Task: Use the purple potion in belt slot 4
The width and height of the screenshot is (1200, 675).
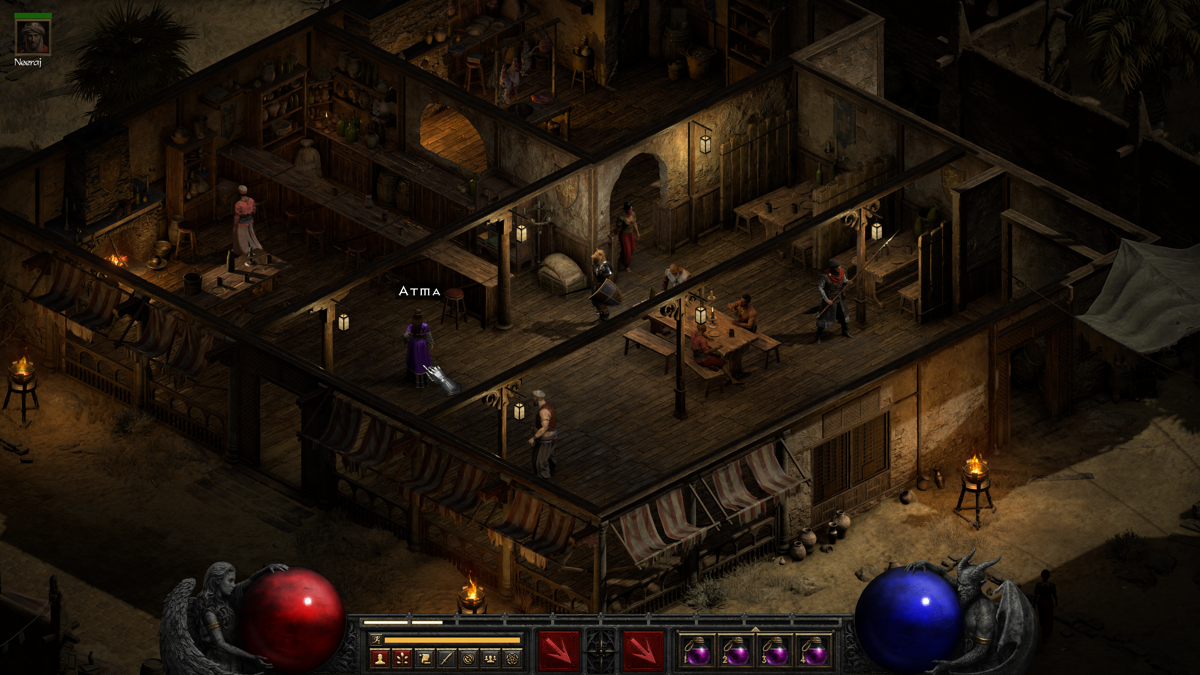Action: [x=814, y=651]
